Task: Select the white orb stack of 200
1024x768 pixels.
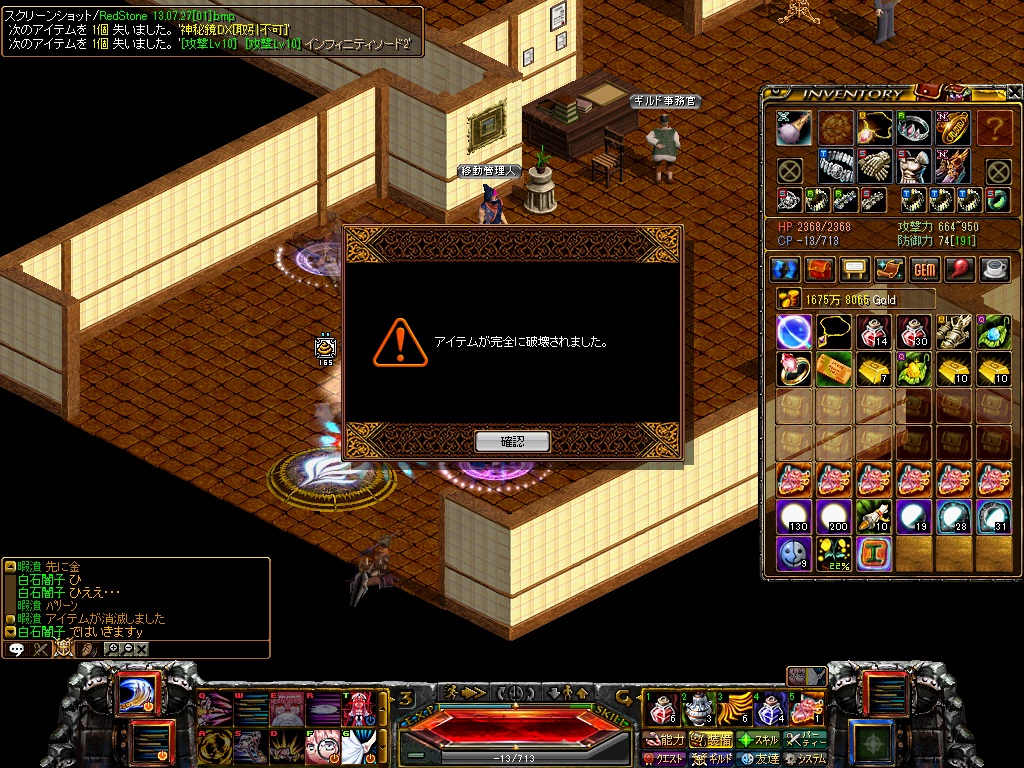Action: click(x=834, y=518)
